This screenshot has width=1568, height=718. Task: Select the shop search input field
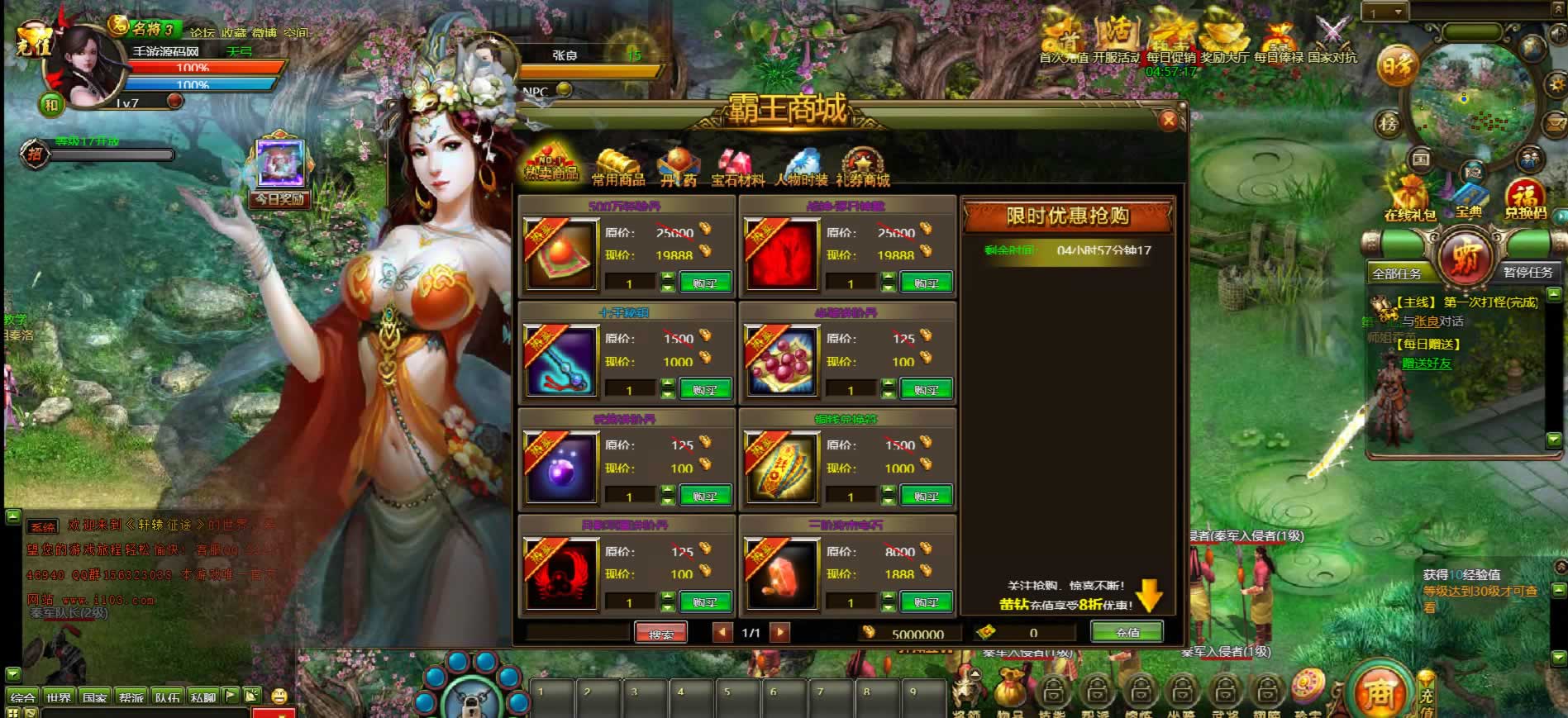click(578, 633)
